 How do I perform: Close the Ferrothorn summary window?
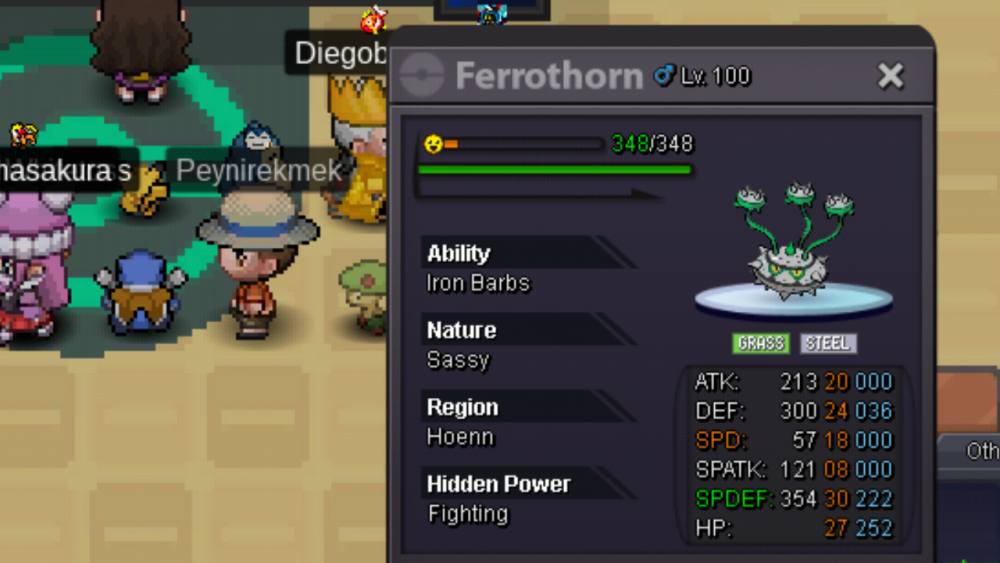[890, 76]
